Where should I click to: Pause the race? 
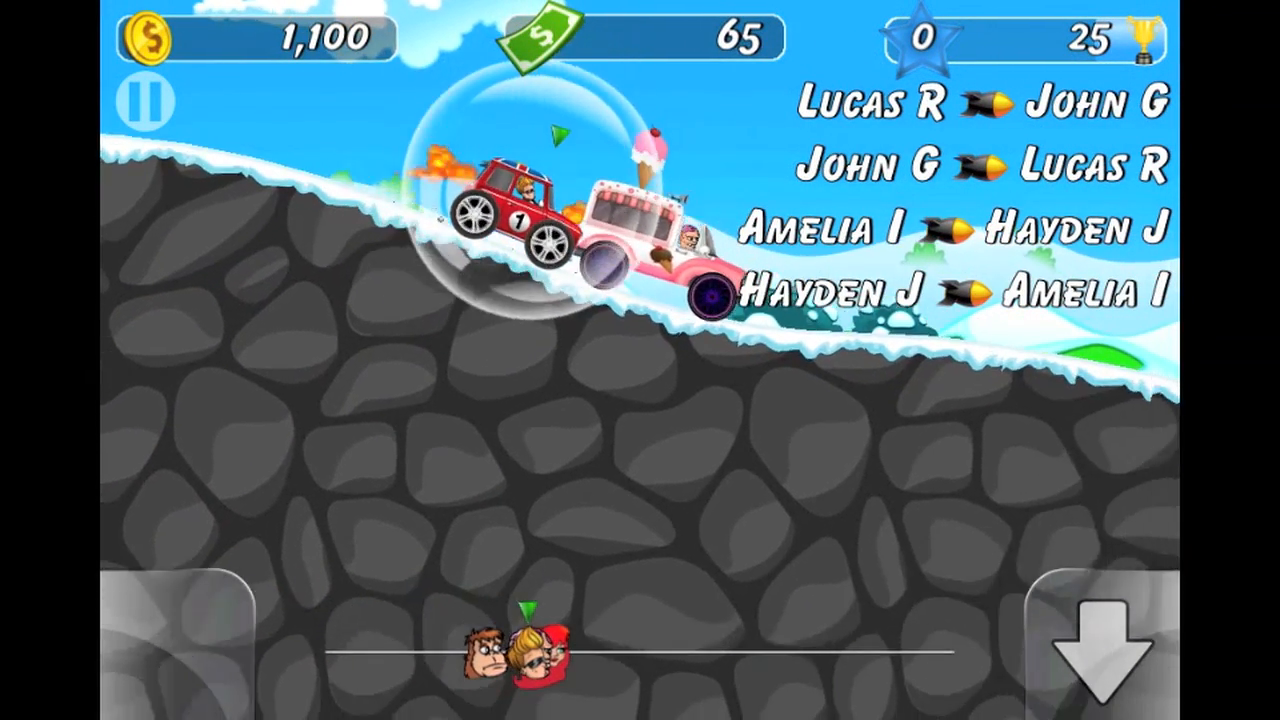(x=144, y=100)
